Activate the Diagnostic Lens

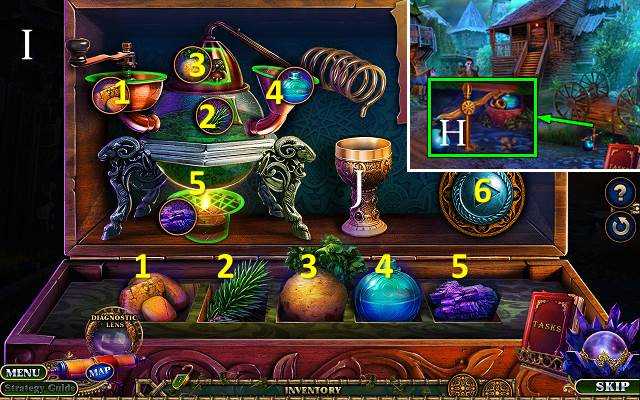[114, 335]
